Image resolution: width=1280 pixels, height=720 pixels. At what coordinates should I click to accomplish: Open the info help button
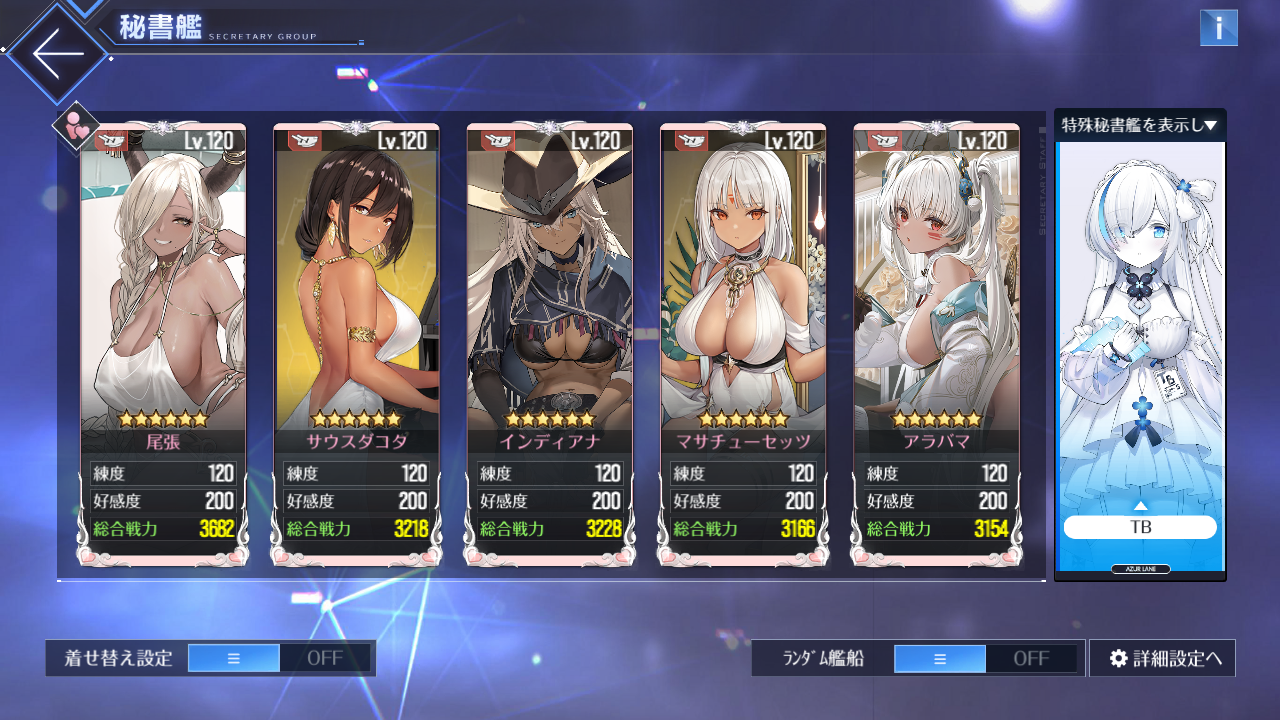[1218, 28]
